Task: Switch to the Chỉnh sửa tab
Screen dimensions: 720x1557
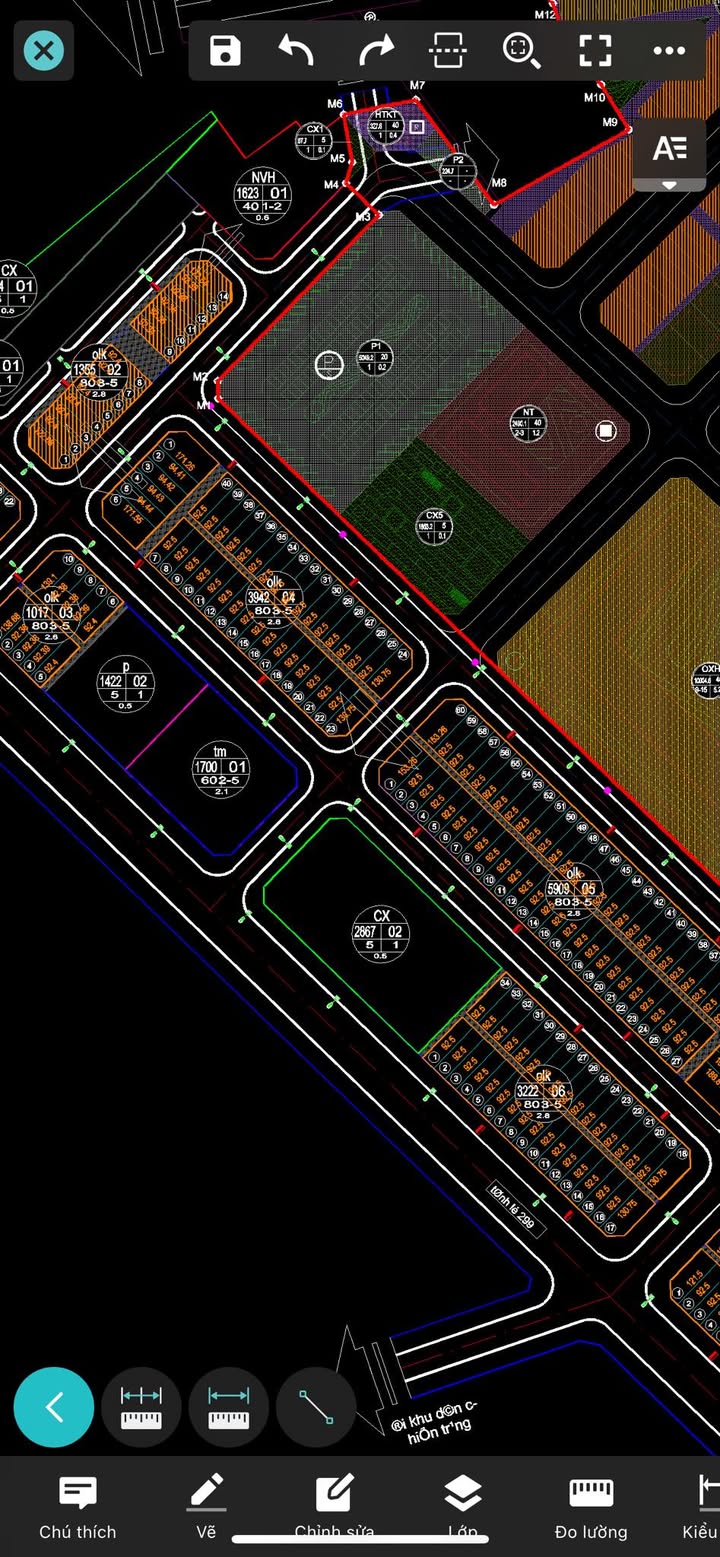Action: [x=334, y=1507]
